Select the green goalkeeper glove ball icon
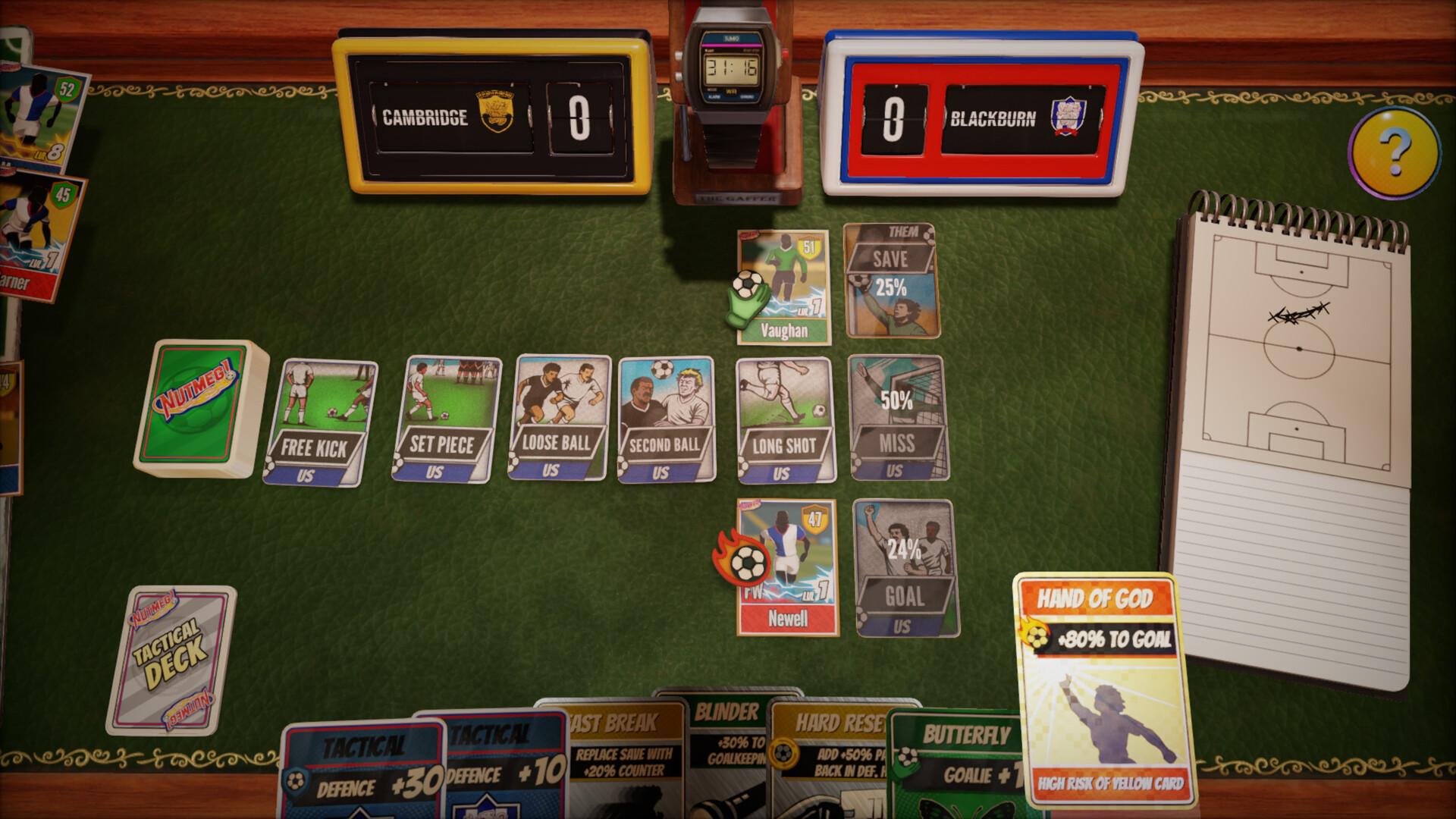This screenshot has height=819, width=1456. click(x=748, y=296)
